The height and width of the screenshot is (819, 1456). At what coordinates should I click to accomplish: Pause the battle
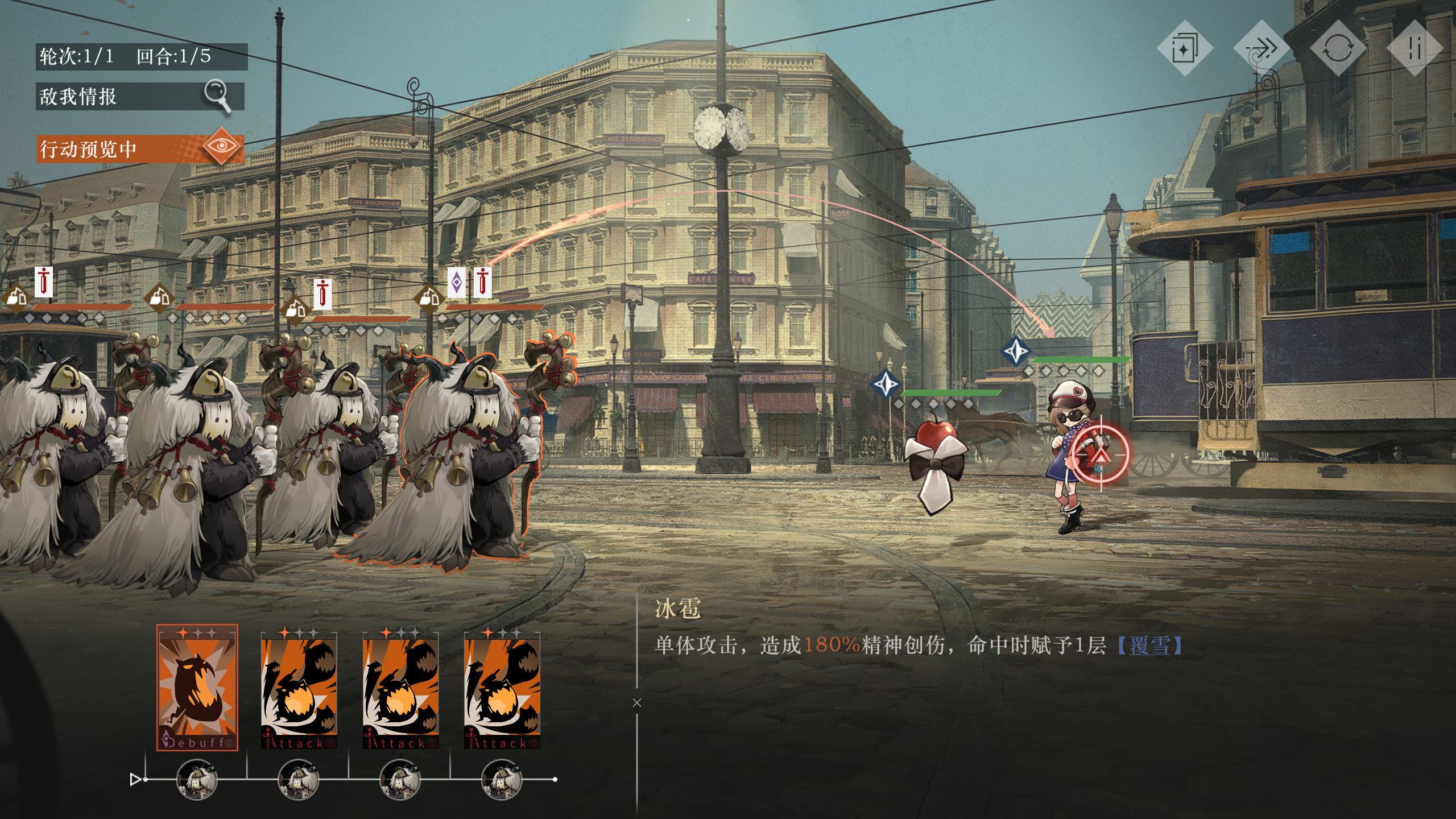(1414, 48)
